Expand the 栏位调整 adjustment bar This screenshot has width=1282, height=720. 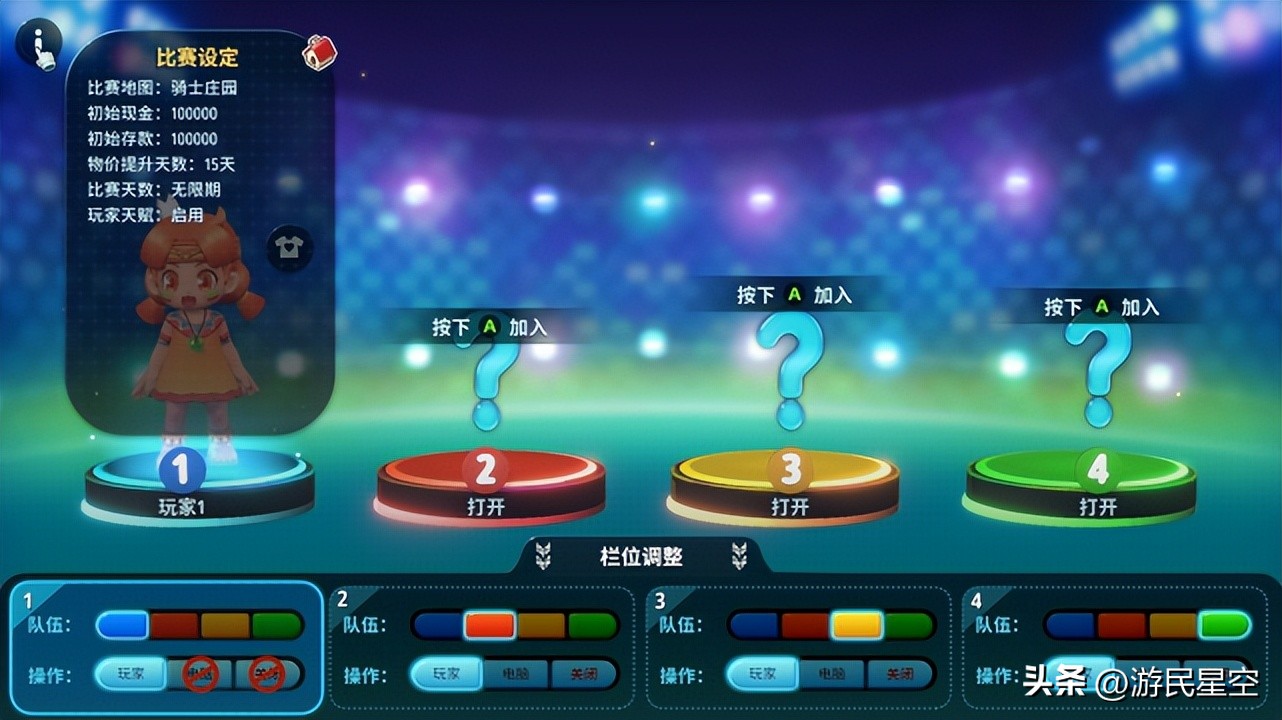coord(641,557)
